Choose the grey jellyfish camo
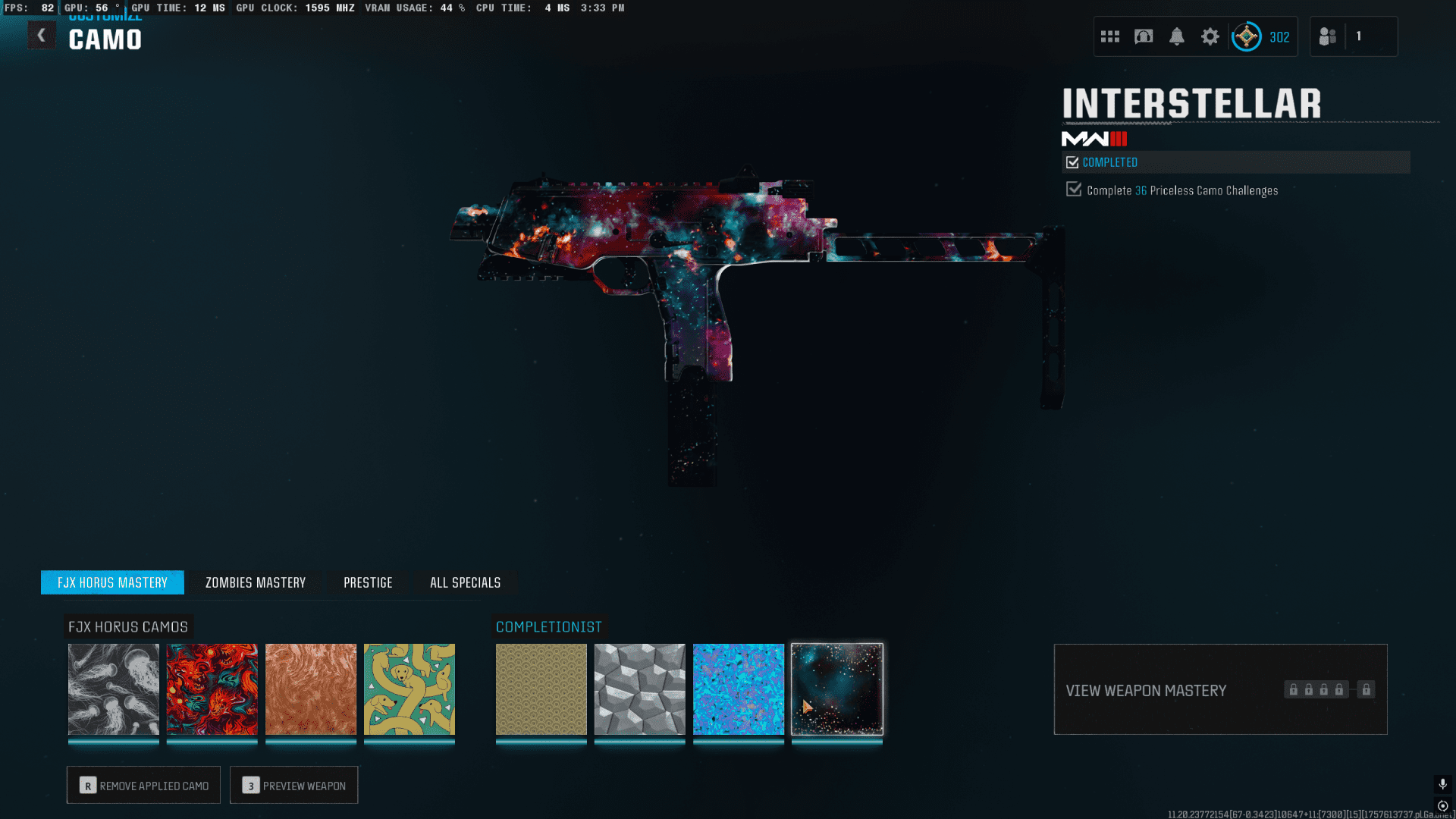The height and width of the screenshot is (819, 1456). tap(114, 689)
